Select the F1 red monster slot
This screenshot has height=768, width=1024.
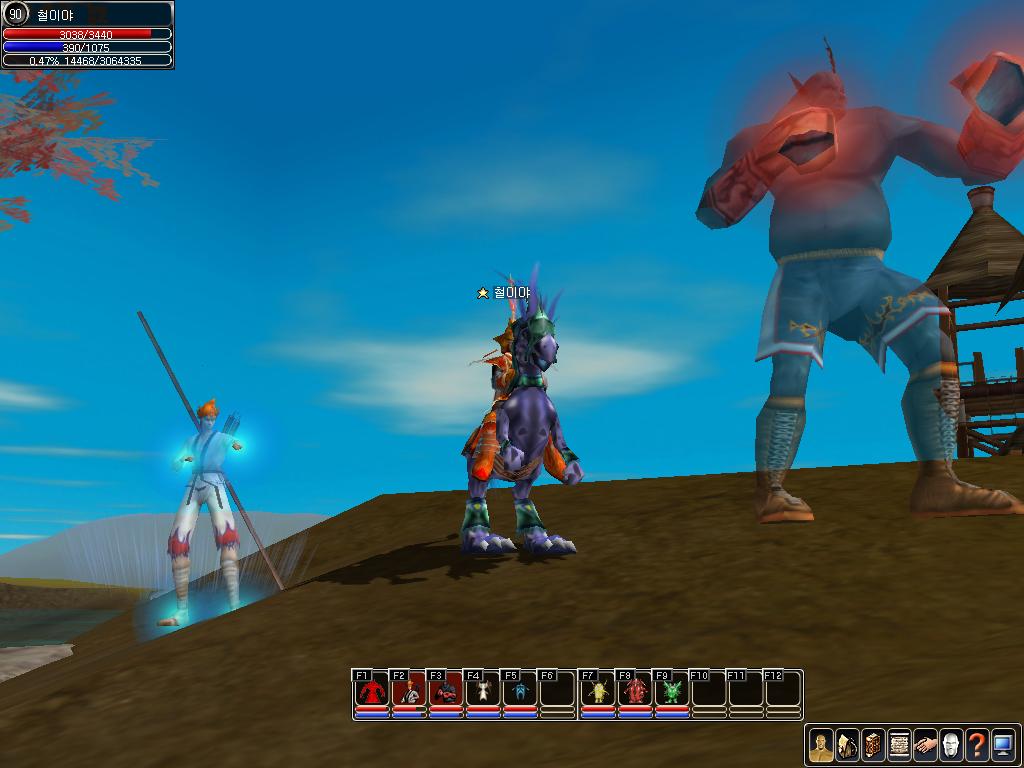pyautogui.click(x=372, y=690)
